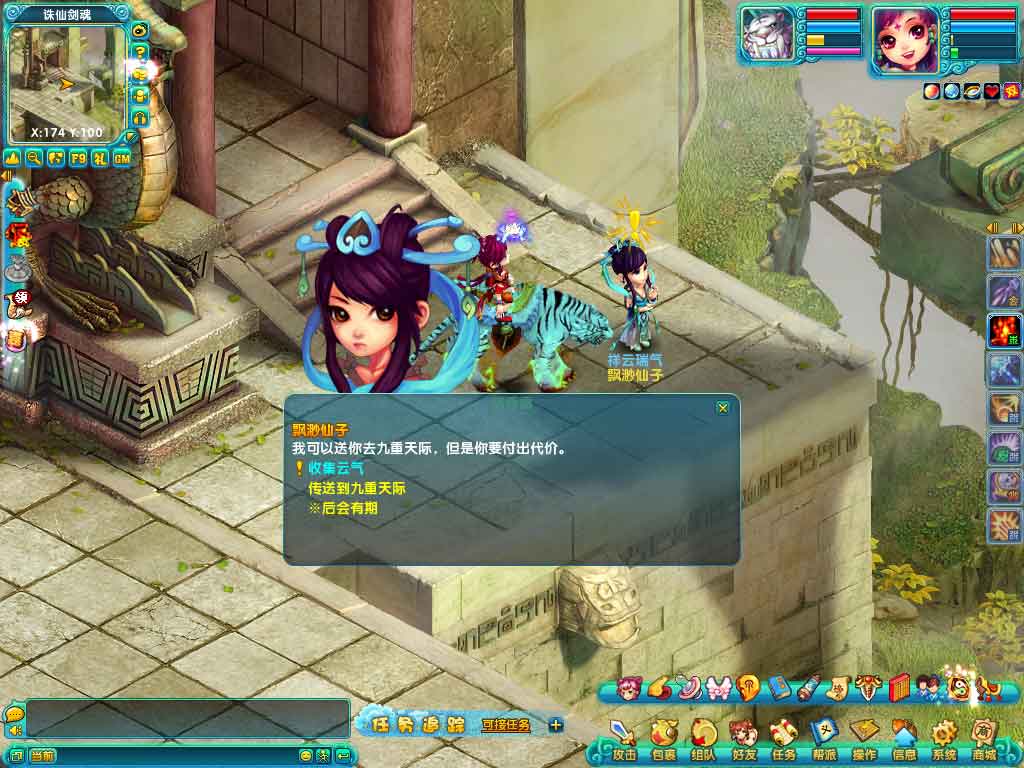Viewport: 1024px width, 768px height.
Task: Open the question mark help button
Action: tap(140, 52)
